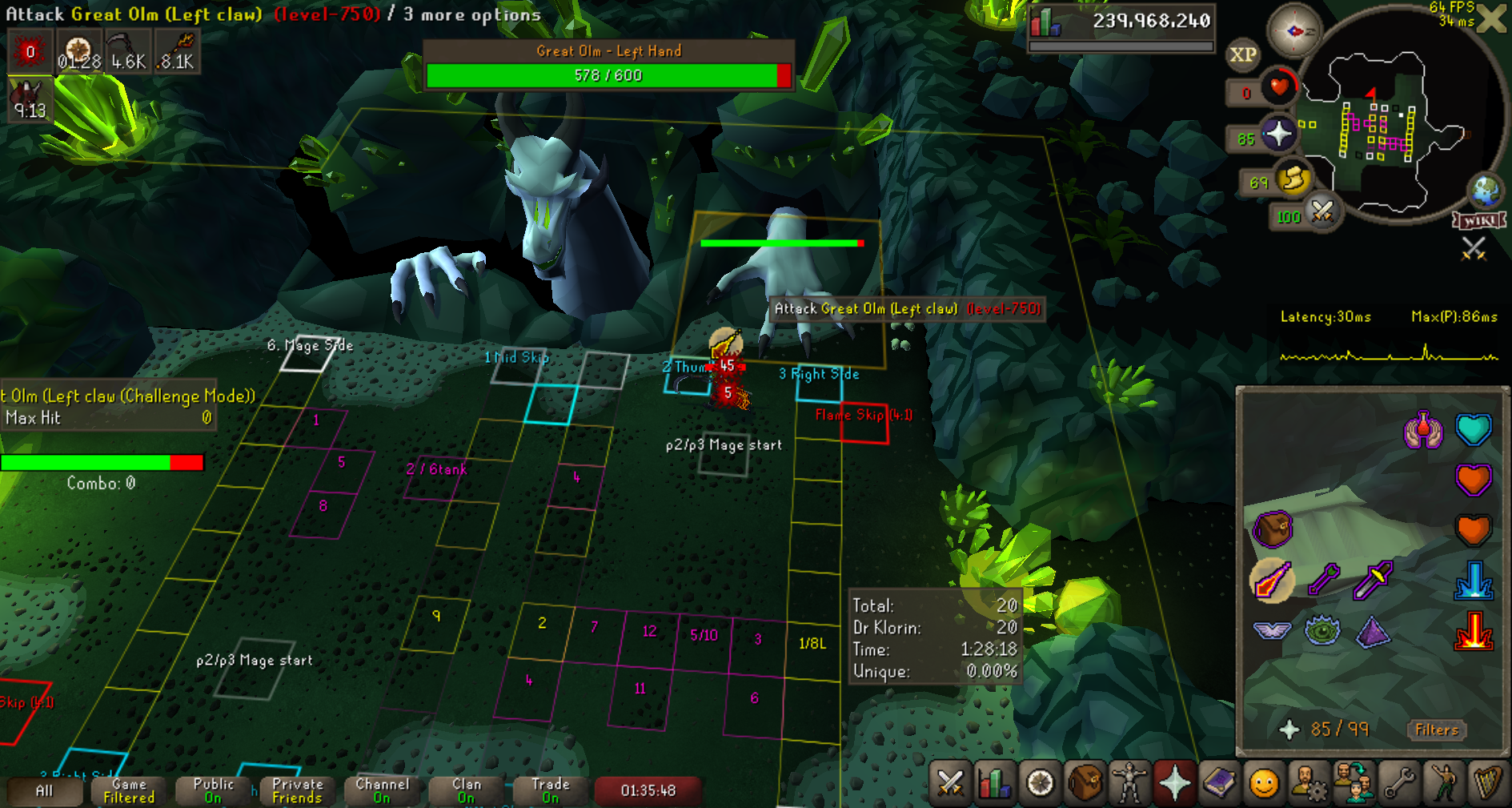Click the Wiki lookup banner
This screenshot has width=1512, height=808.
(x=1479, y=221)
